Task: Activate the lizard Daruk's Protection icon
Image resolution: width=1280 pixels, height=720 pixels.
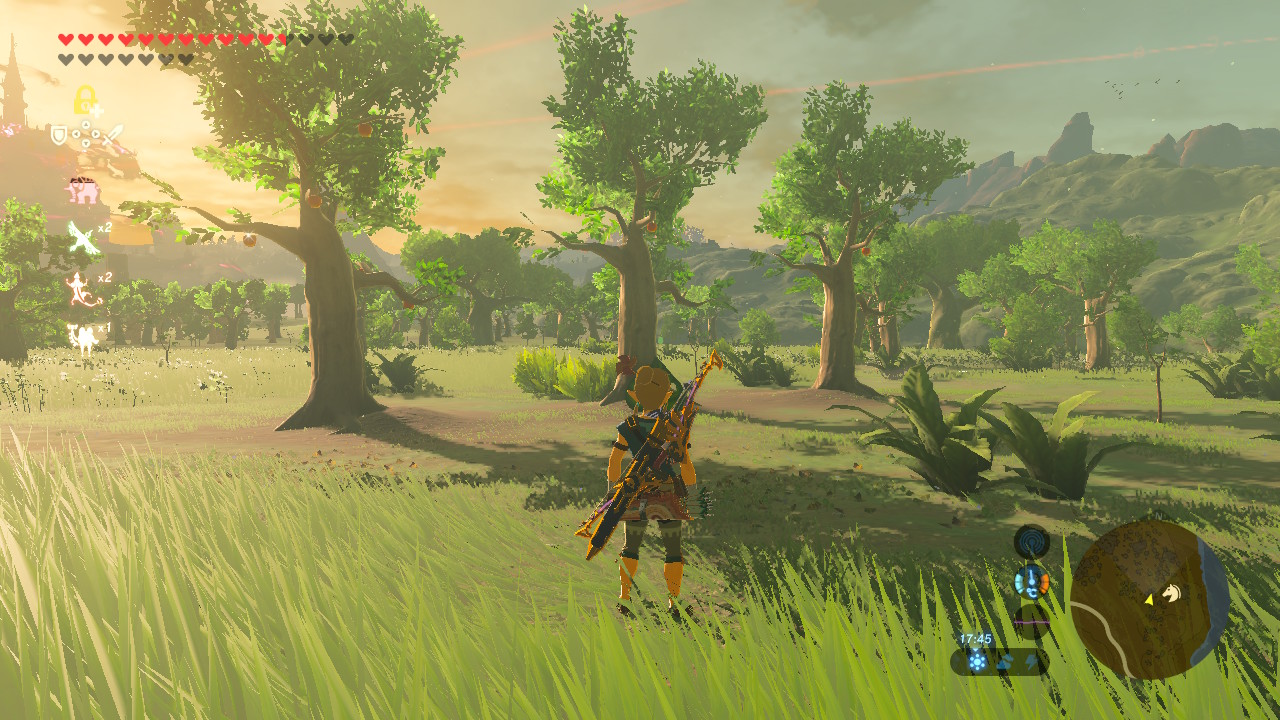Action: click(80, 289)
